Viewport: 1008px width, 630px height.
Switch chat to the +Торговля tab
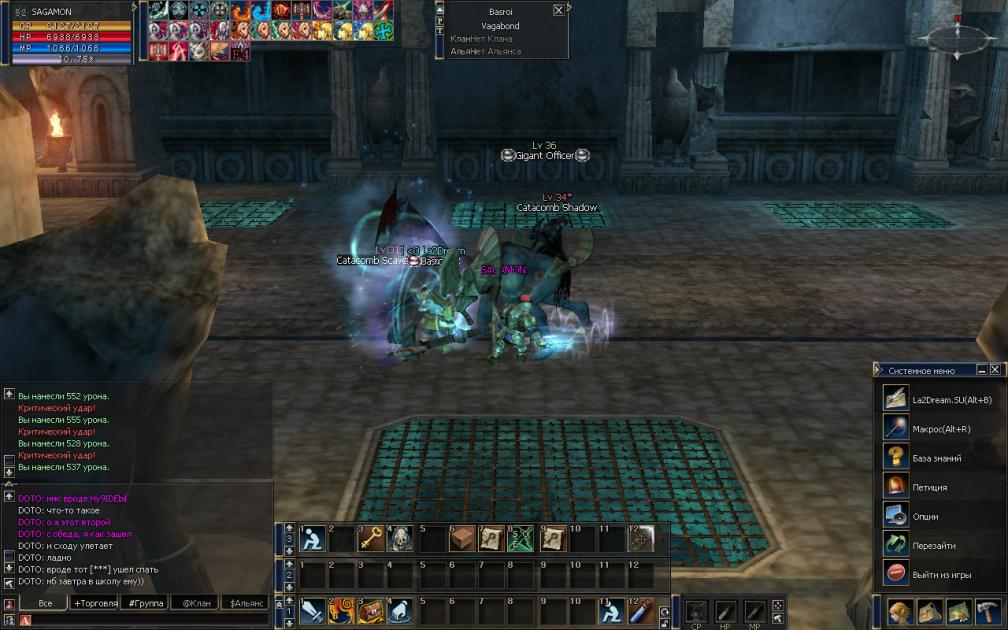coord(95,603)
